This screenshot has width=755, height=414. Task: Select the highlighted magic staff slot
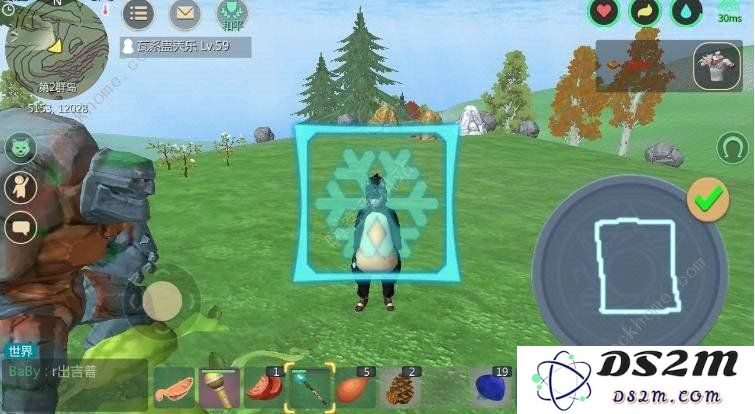click(x=308, y=387)
